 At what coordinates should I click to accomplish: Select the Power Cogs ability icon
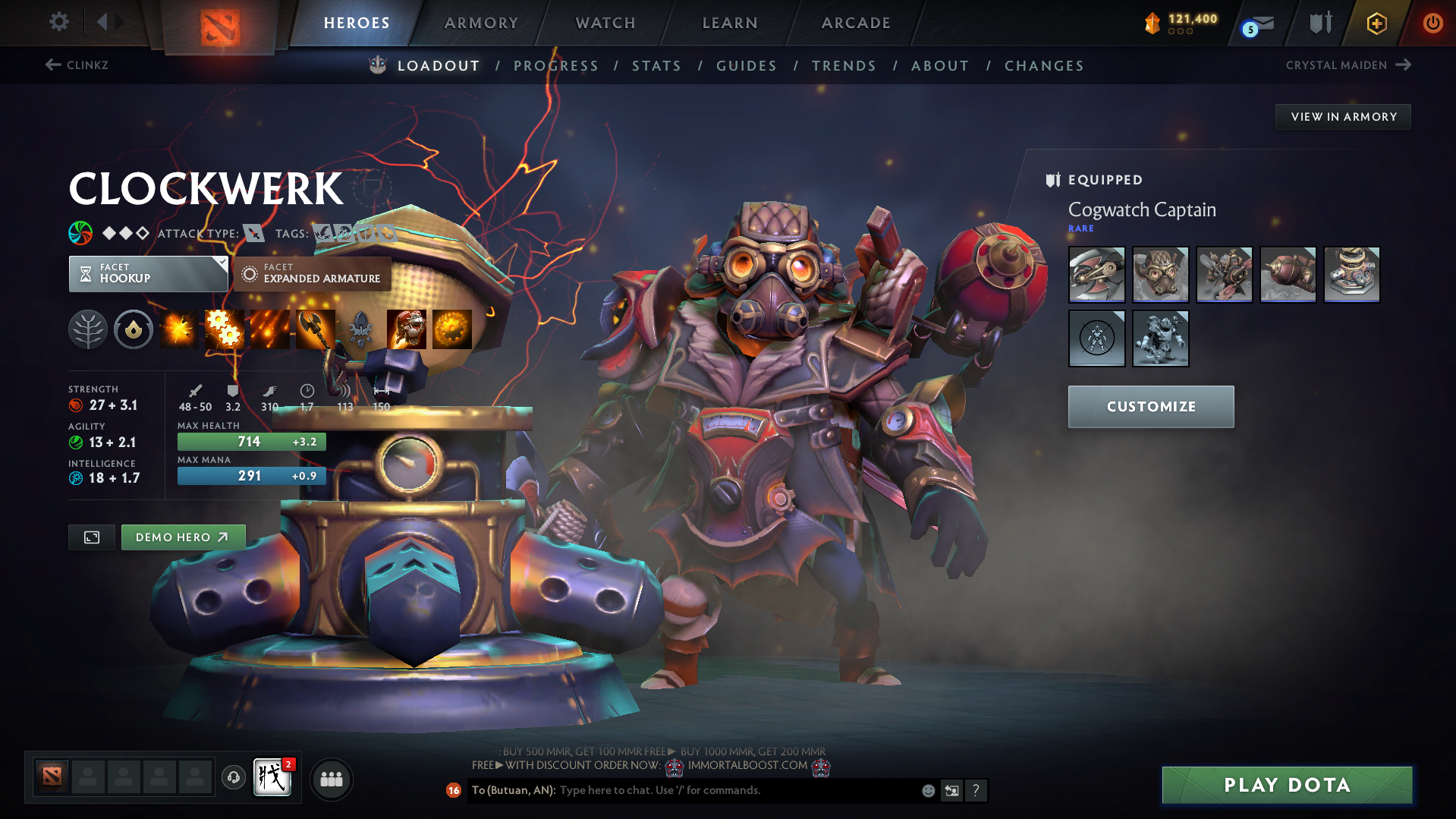[225, 329]
